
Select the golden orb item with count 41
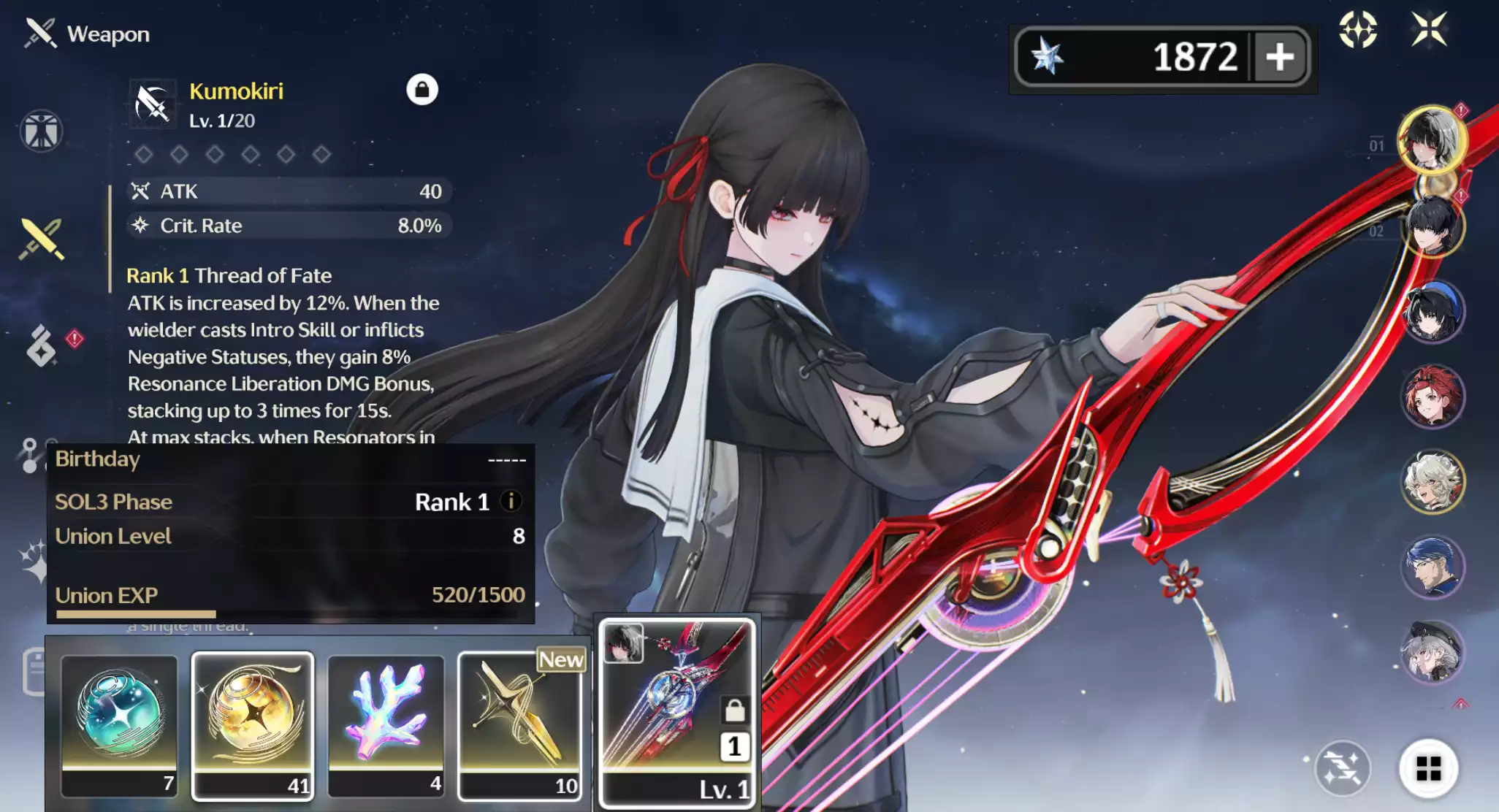click(253, 724)
